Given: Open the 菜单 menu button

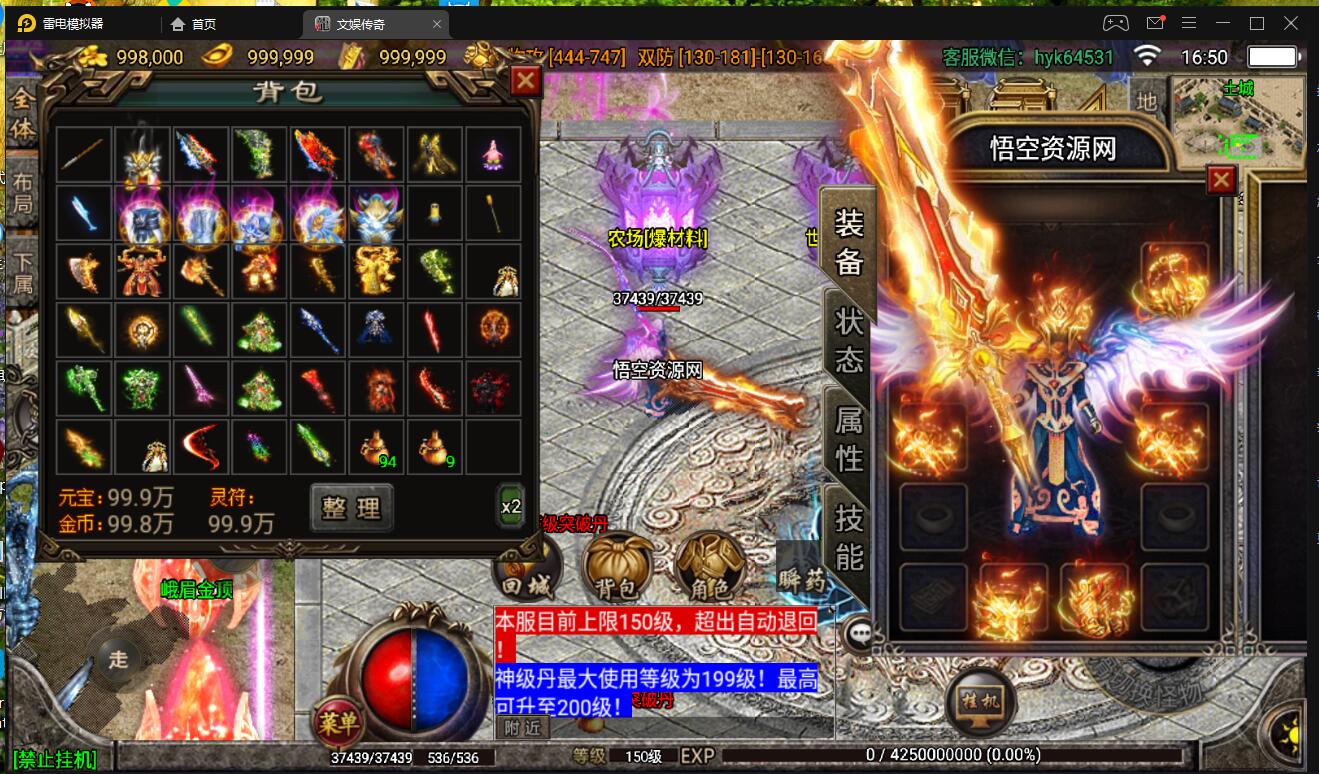Looking at the screenshot, I should click(x=338, y=721).
